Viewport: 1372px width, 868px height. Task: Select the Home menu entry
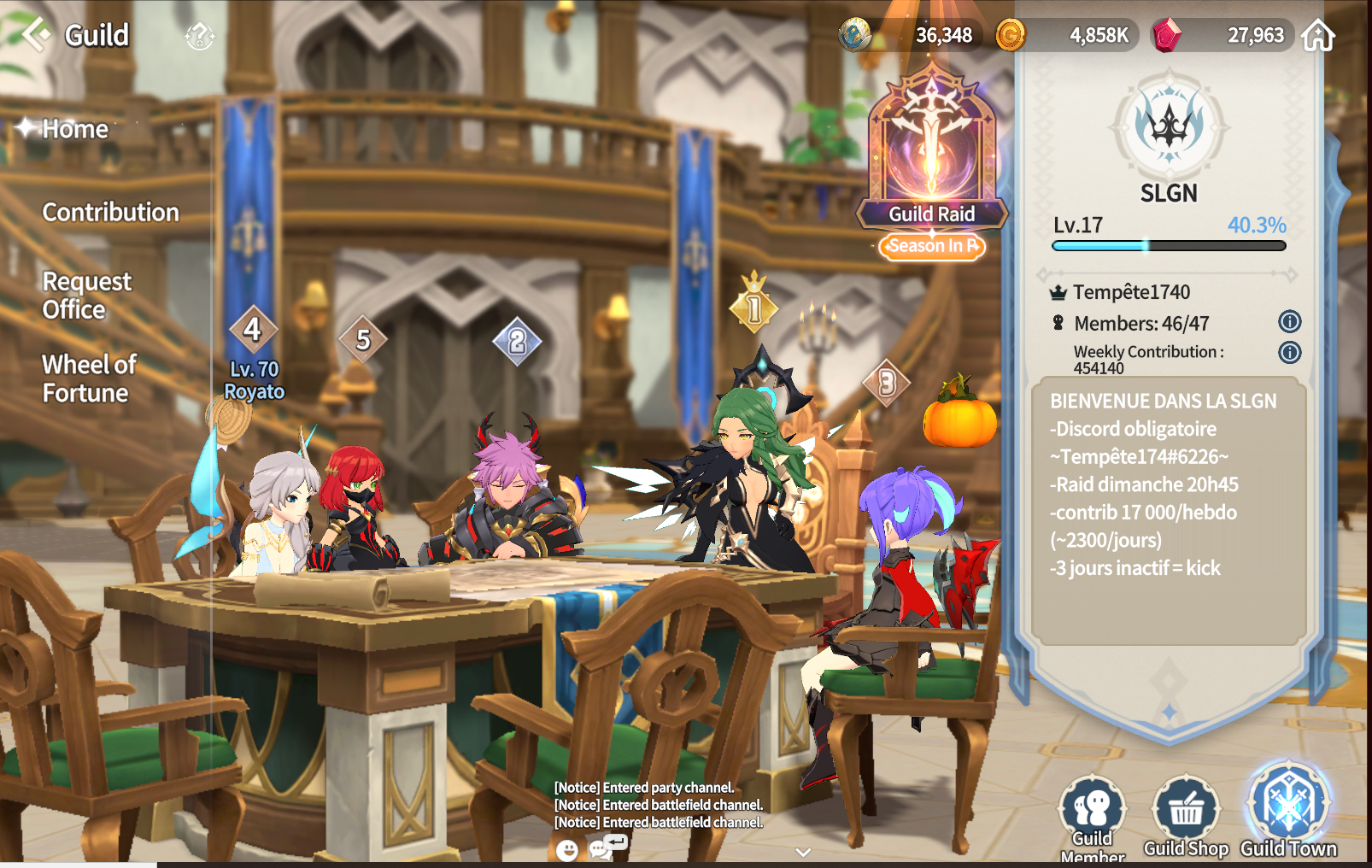click(75, 129)
